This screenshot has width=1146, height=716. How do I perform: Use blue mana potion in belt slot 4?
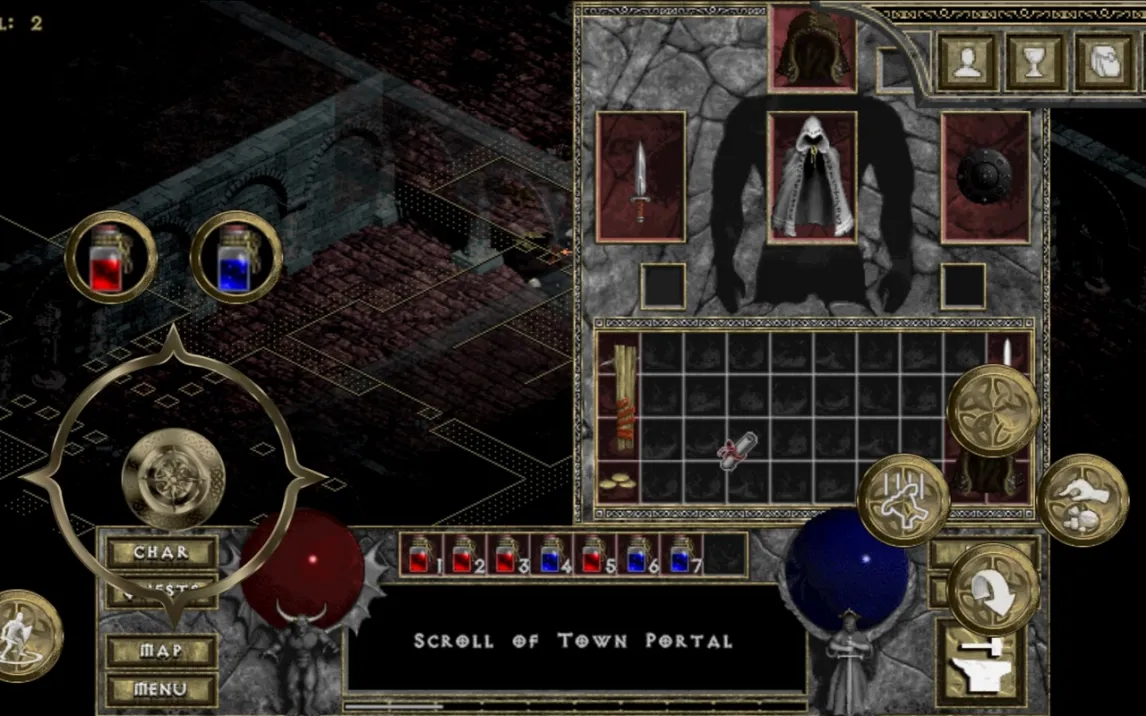tap(551, 555)
